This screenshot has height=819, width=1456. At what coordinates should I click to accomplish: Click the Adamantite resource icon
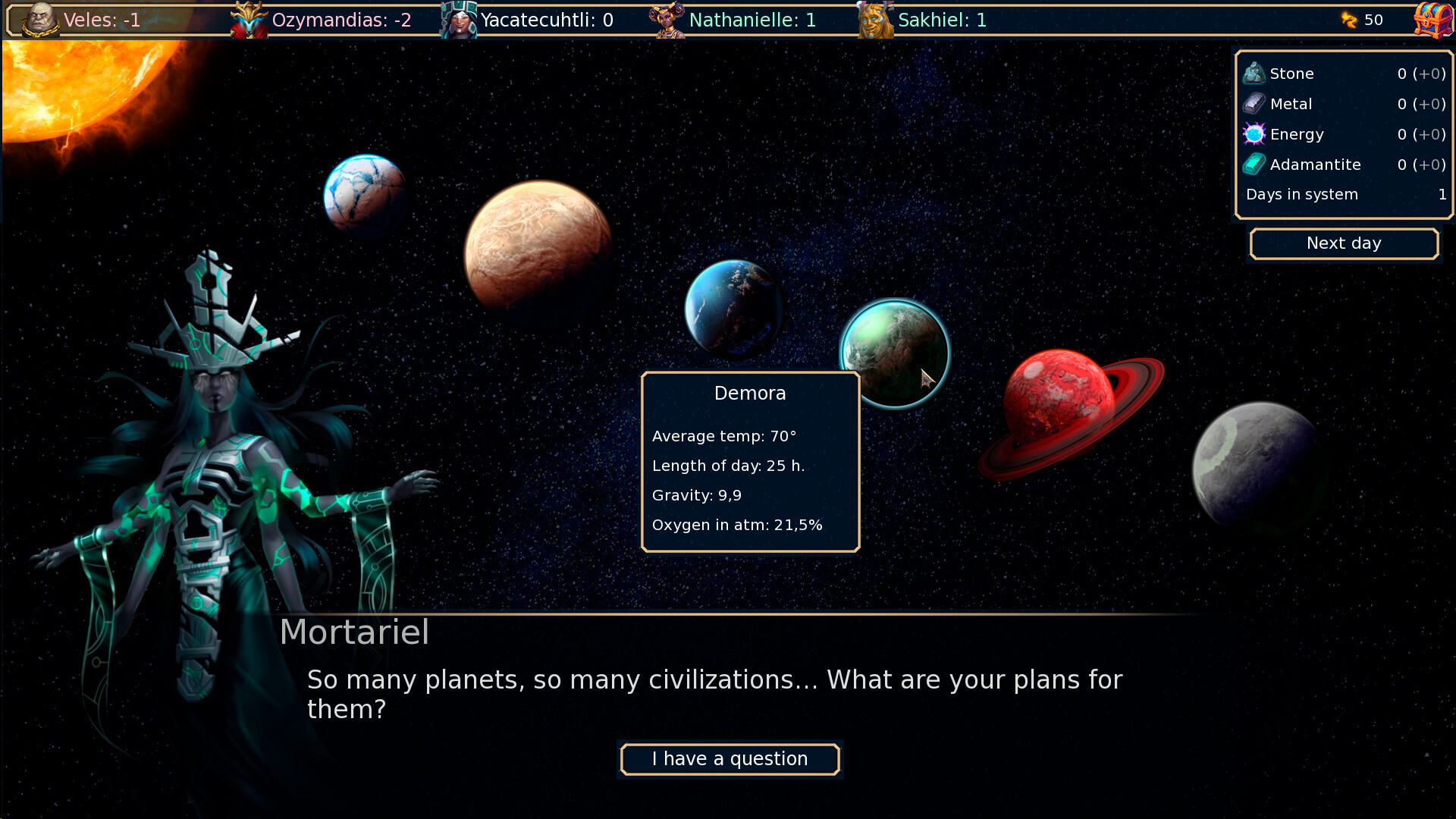pos(1255,165)
